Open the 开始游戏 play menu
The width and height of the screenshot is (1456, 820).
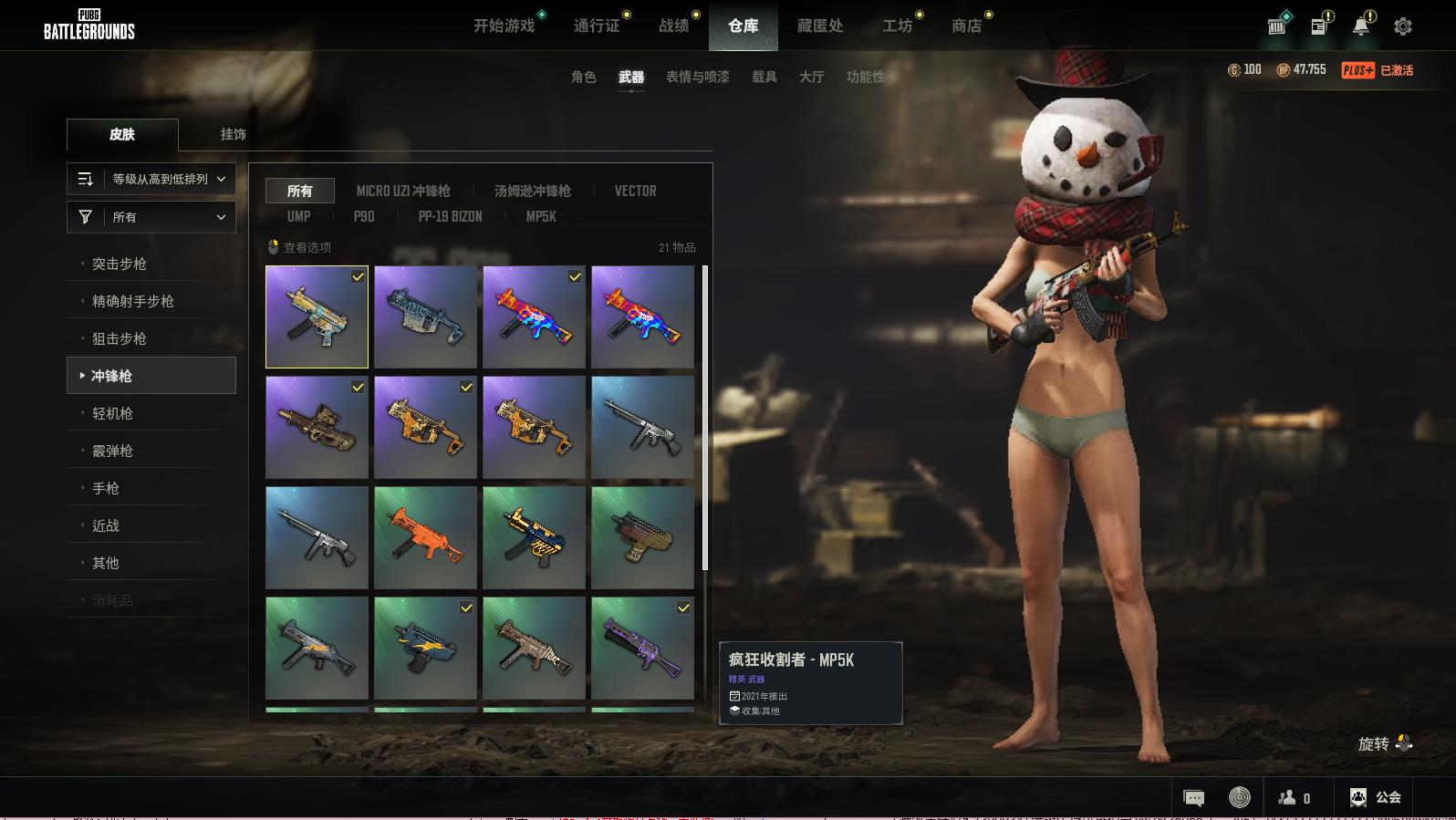point(504,26)
